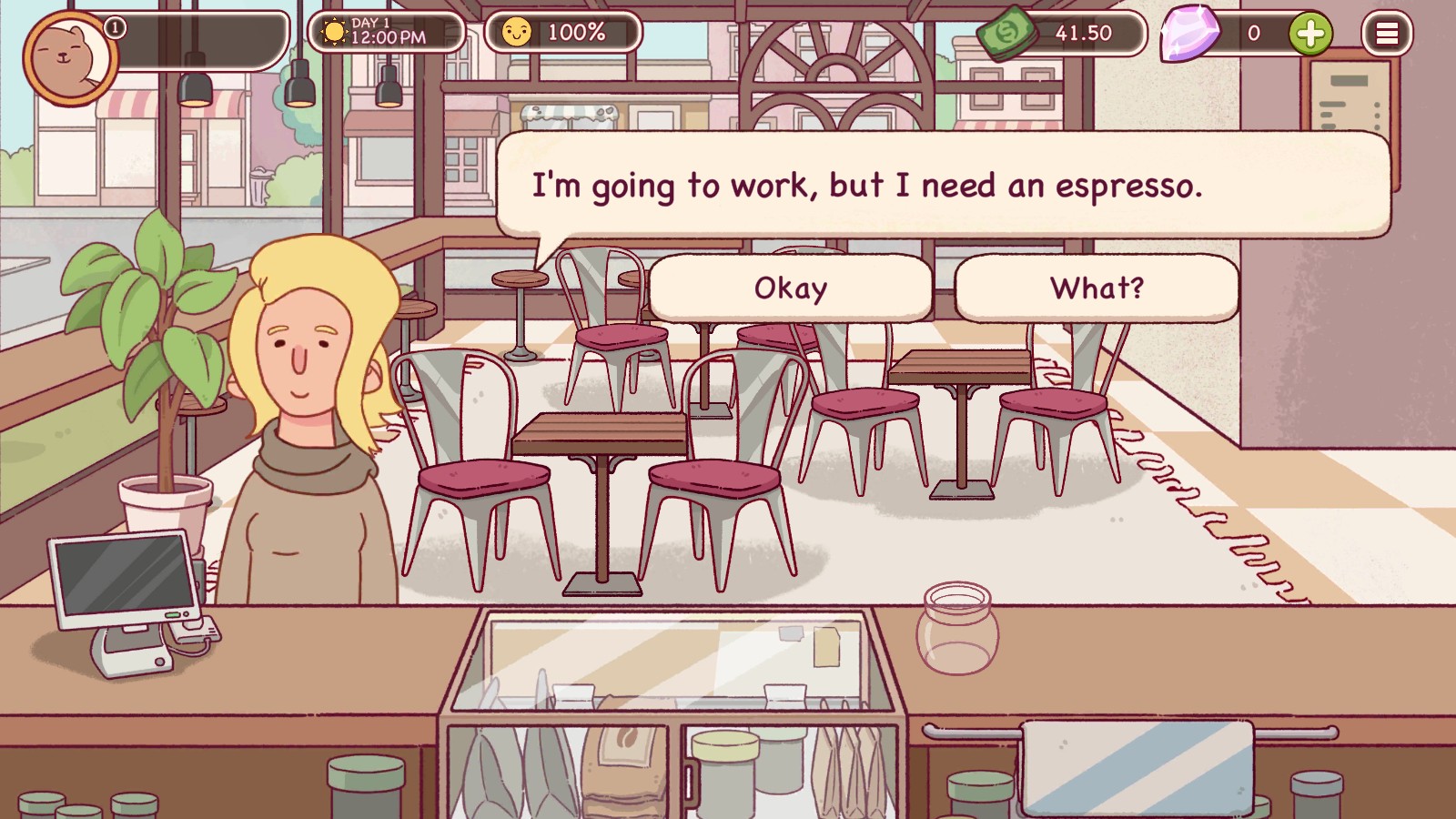Screen dimensions: 1456x819
Task: Open the hamburger menu
Action: [x=1386, y=35]
